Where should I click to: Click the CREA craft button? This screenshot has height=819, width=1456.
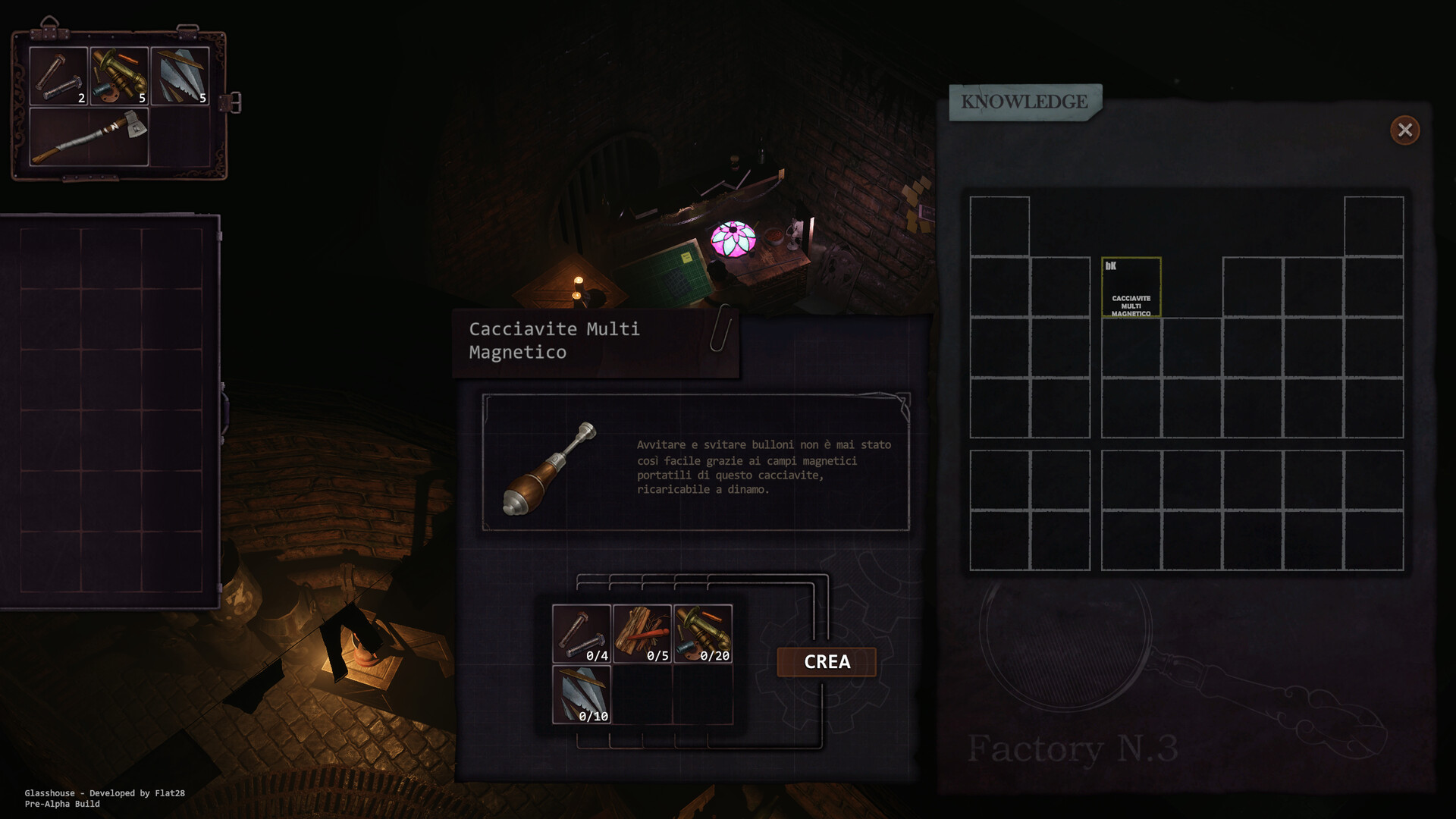click(x=827, y=662)
